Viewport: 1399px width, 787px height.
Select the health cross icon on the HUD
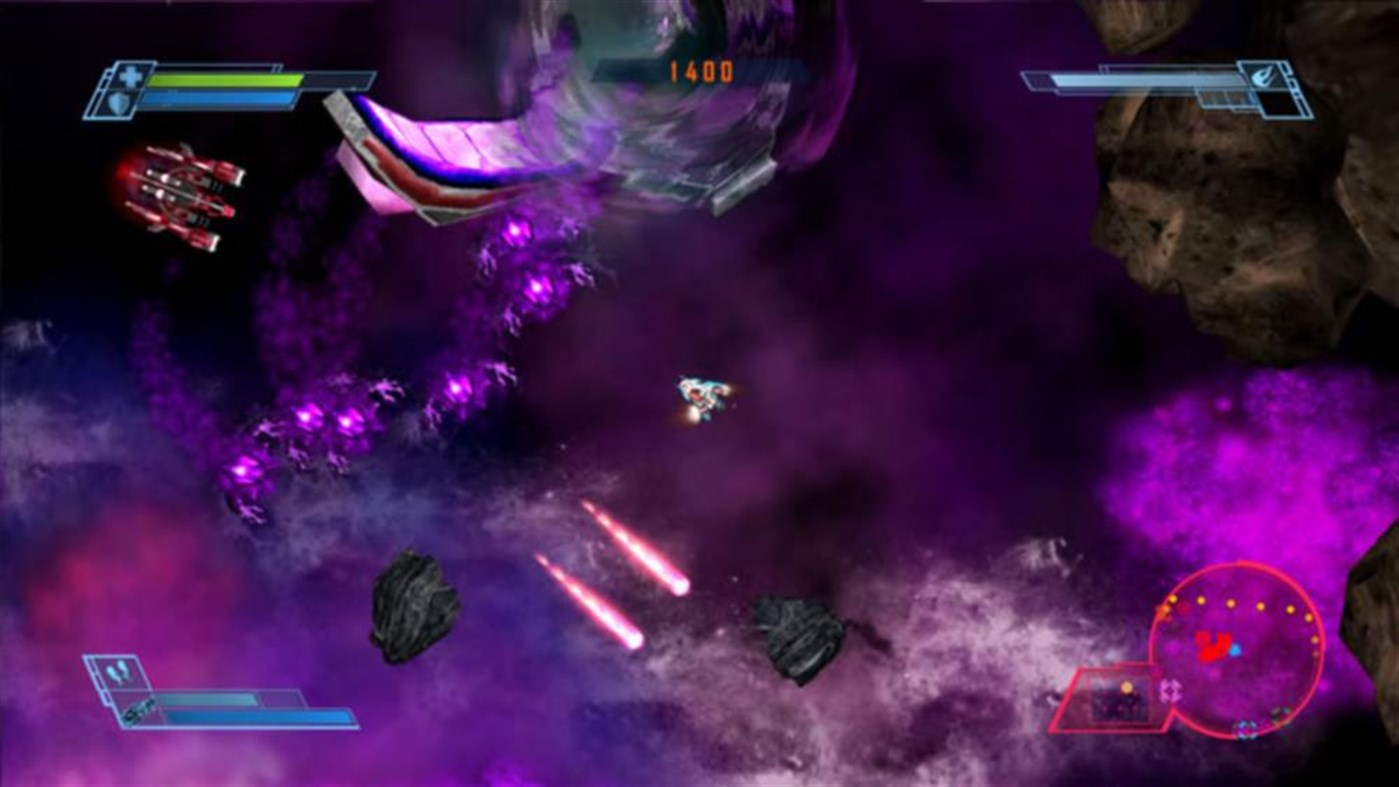click(x=131, y=76)
